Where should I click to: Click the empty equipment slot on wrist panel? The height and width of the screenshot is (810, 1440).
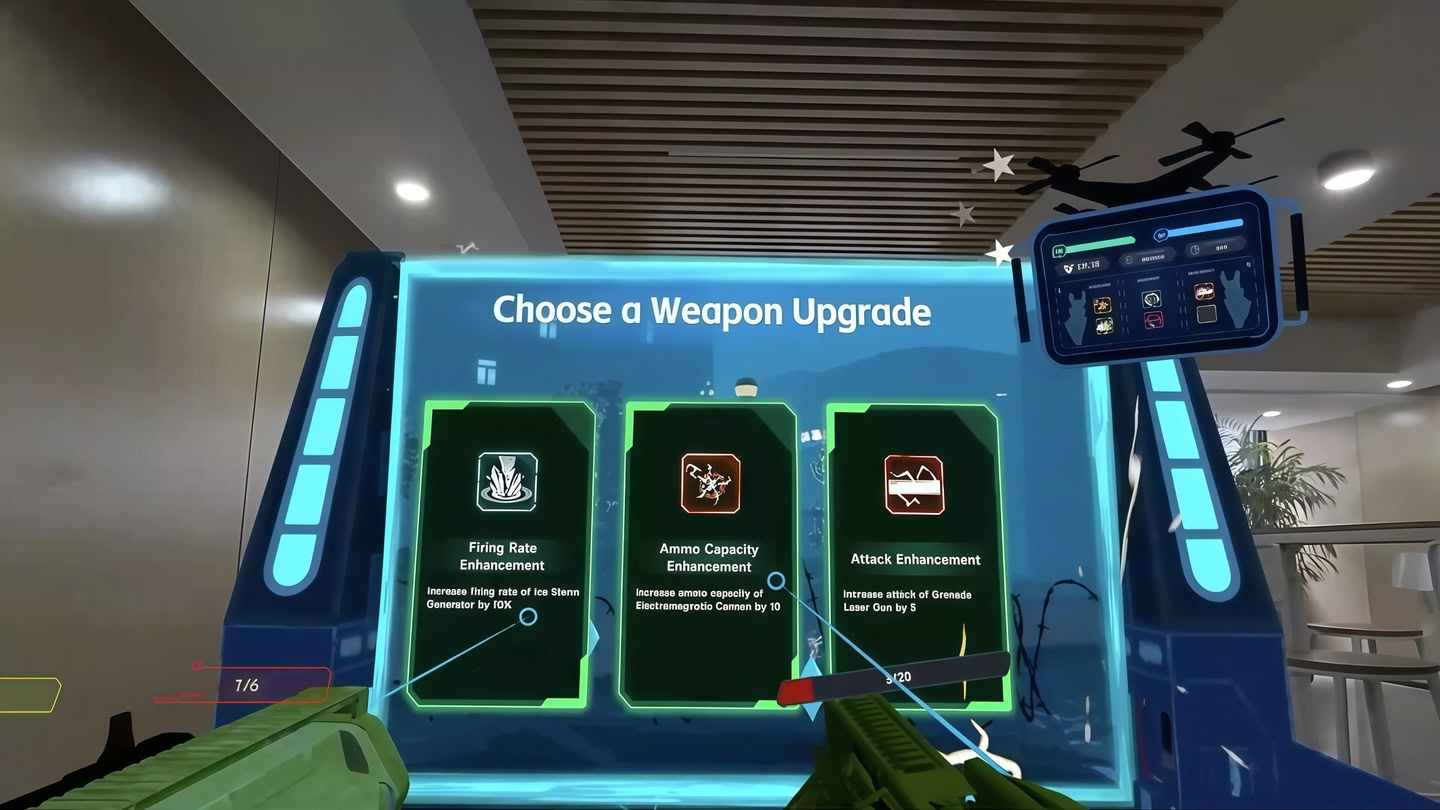tap(1206, 315)
